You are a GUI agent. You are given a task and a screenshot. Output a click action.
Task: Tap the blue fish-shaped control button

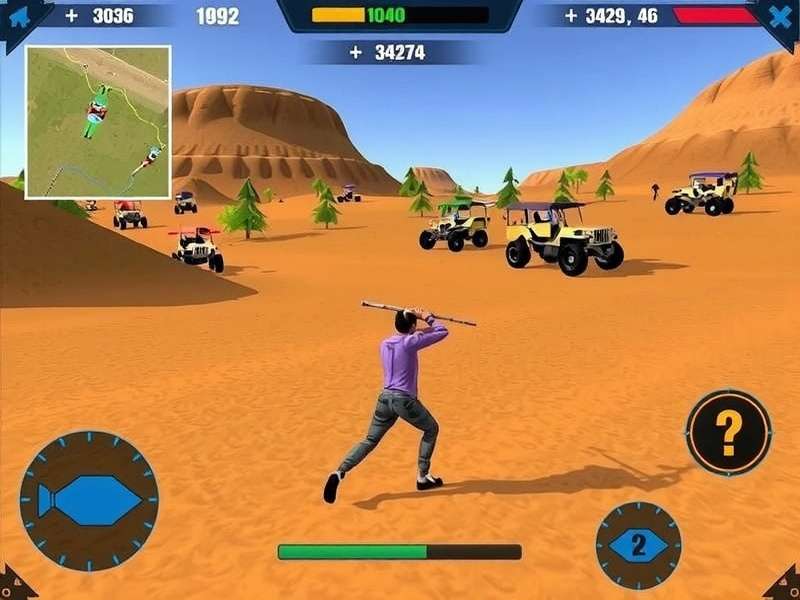click(x=89, y=501)
